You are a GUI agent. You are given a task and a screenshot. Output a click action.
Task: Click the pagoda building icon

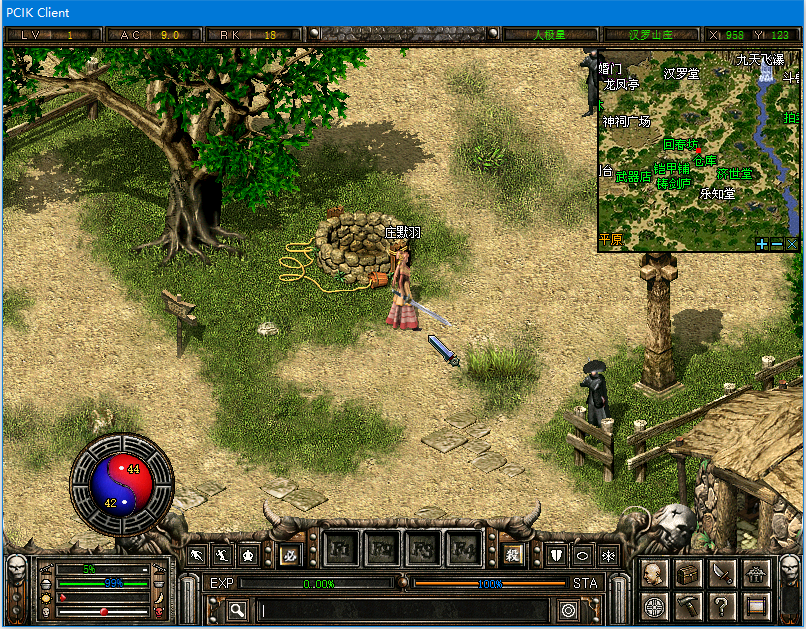pyautogui.click(x=756, y=573)
